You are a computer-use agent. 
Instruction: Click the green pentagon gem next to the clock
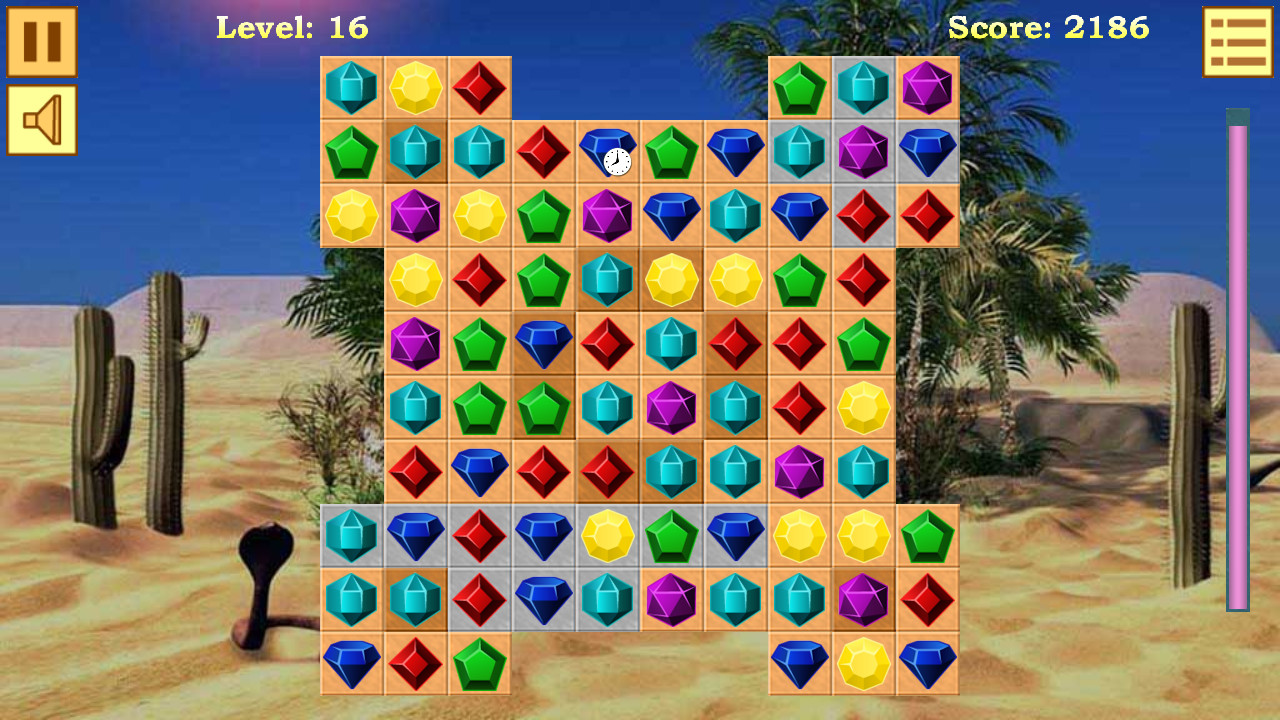(671, 154)
